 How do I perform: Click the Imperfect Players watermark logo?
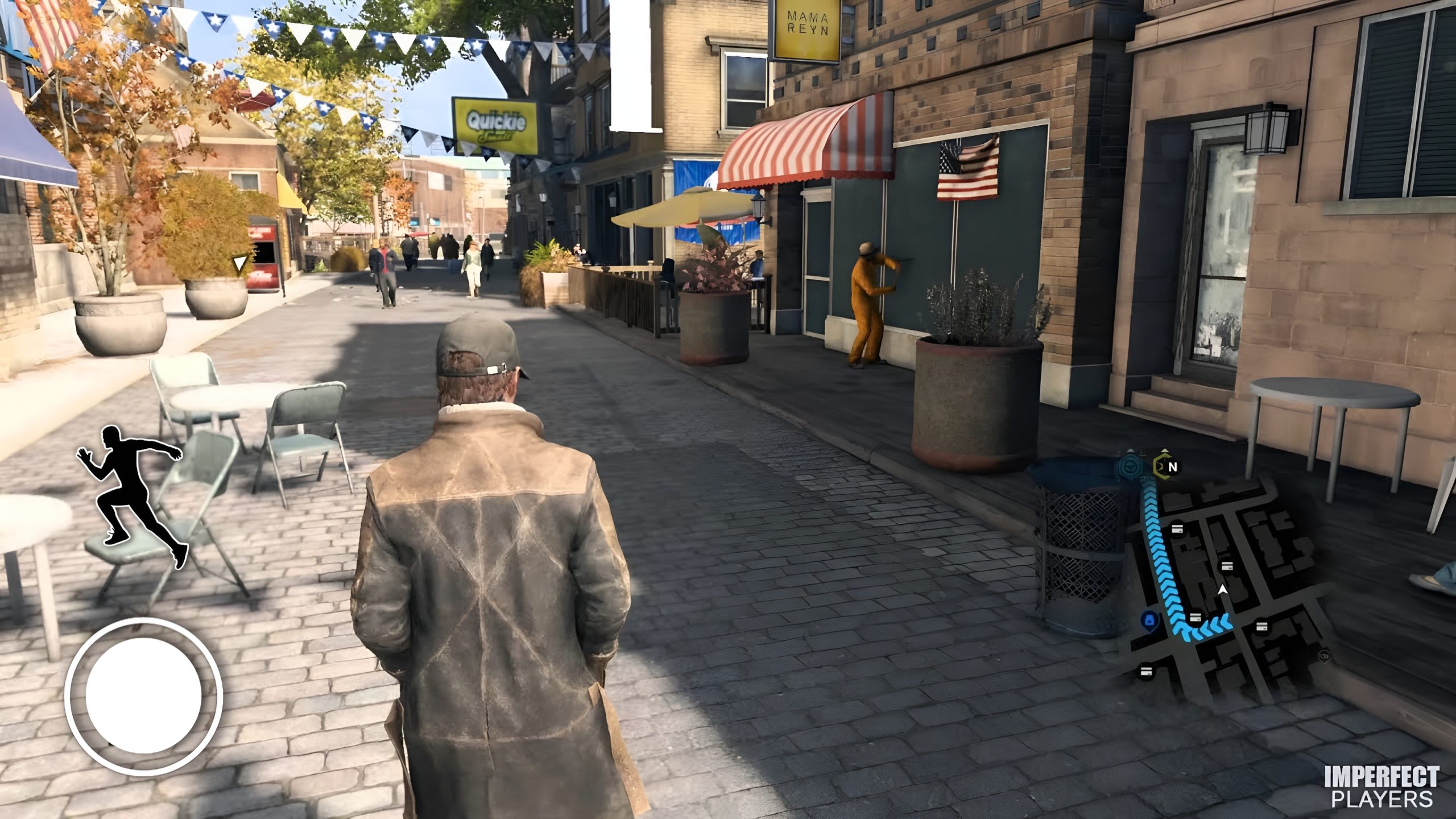[x=1381, y=786]
